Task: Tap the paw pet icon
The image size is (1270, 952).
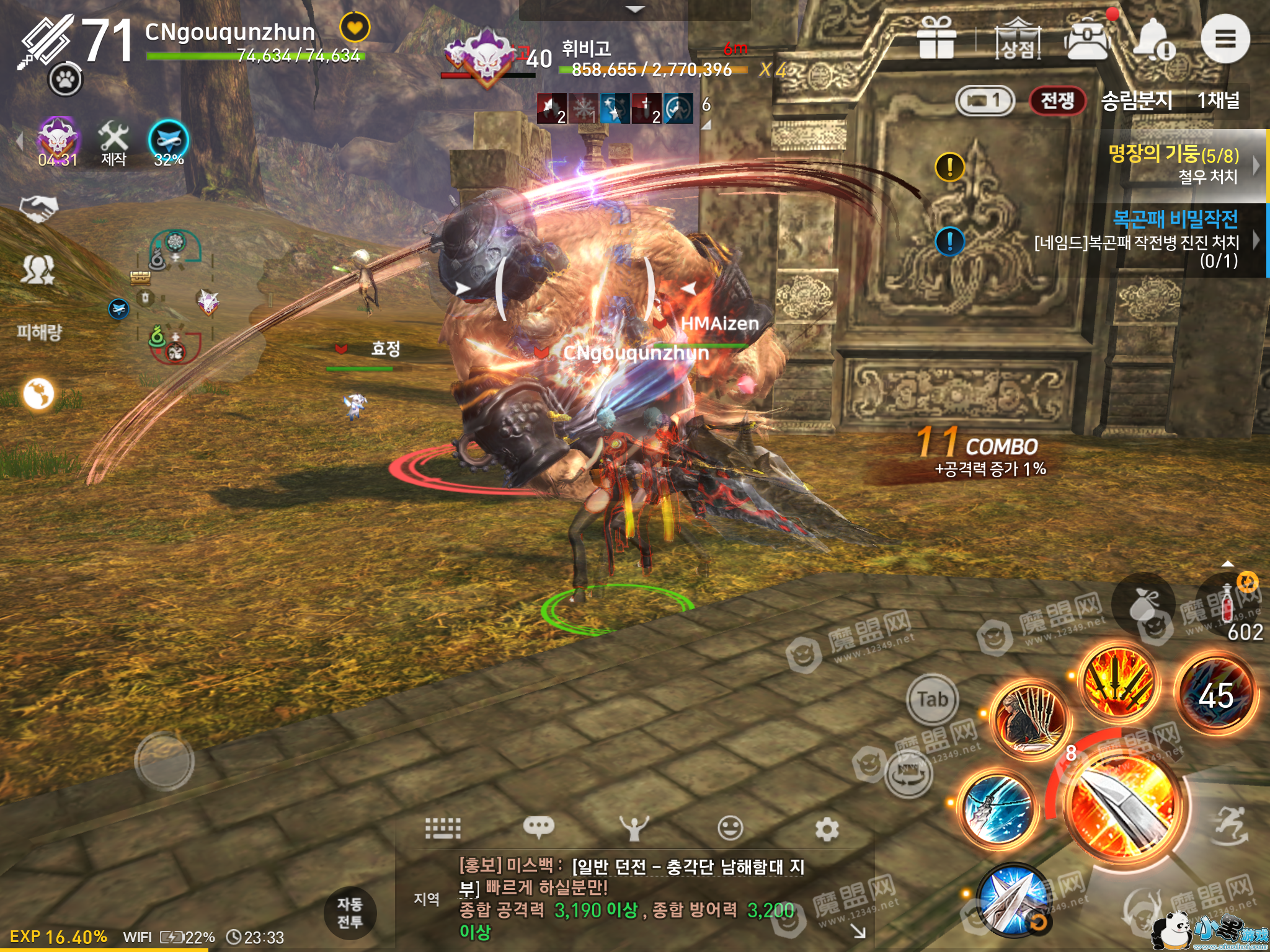Action: click(66, 79)
